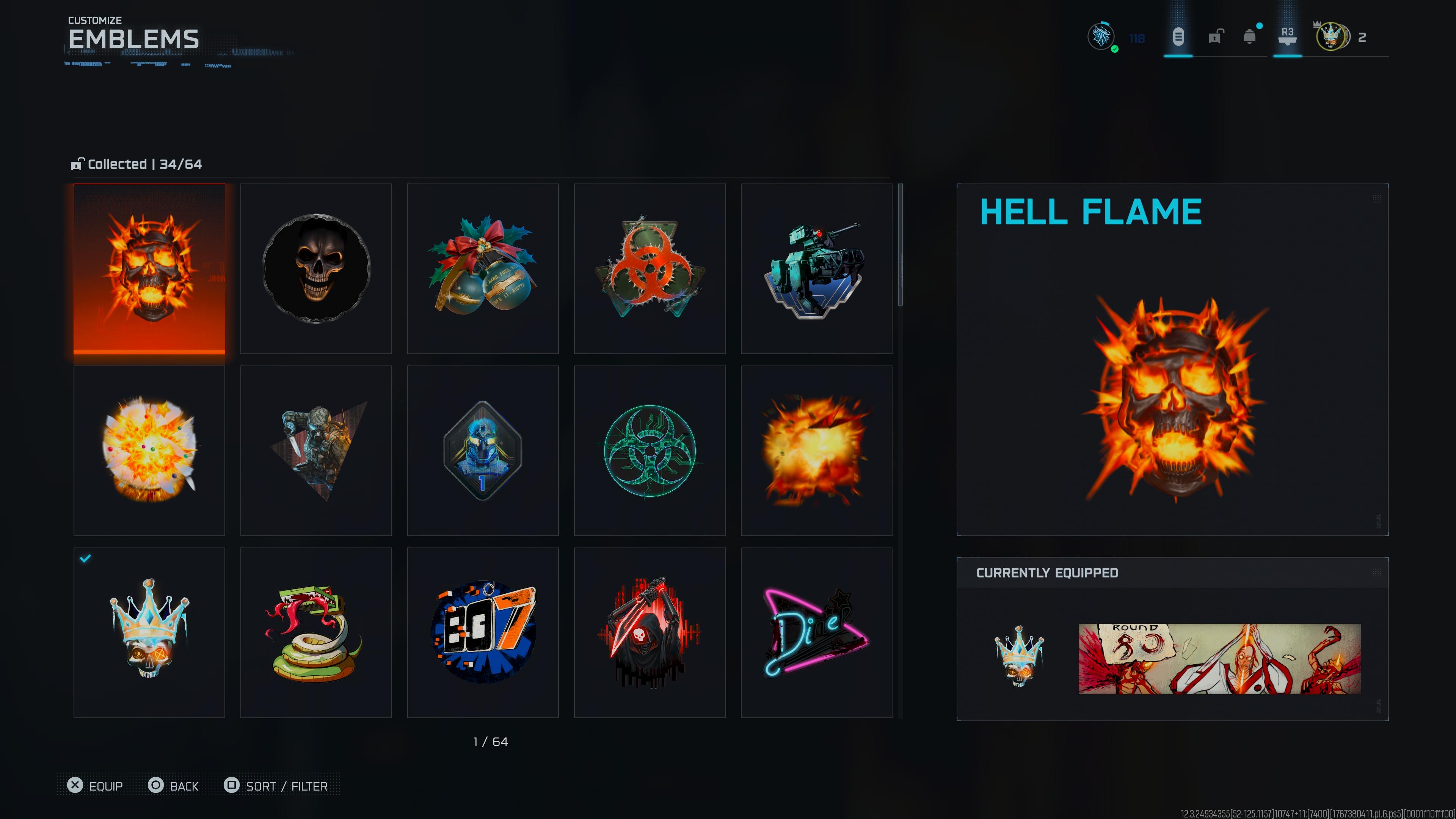Viewport: 1456px width, 819px height.
Task: Click the Round 30 calling card banner
Action: pos(1219,659)
